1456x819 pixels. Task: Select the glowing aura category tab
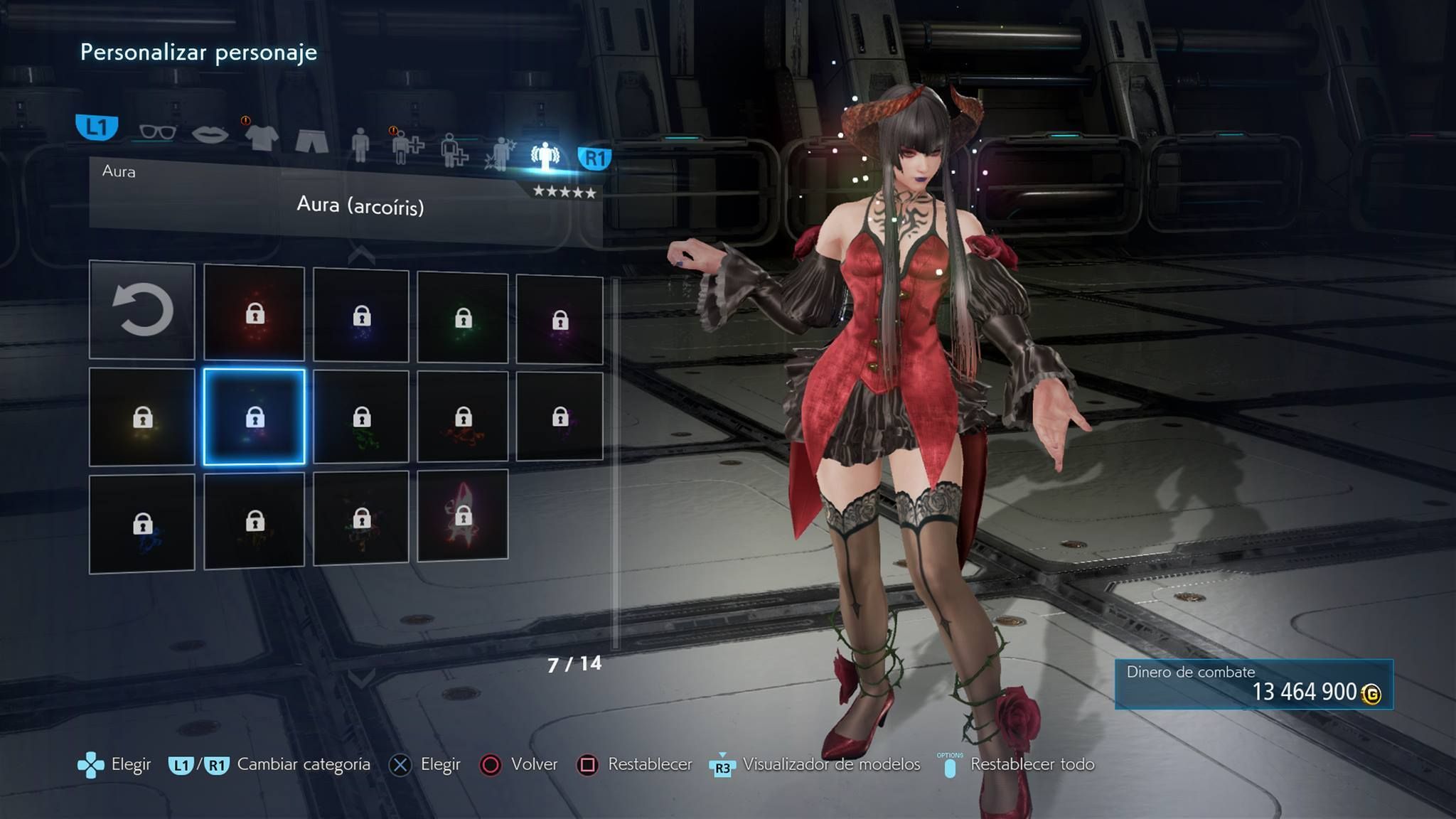(545, 156)
